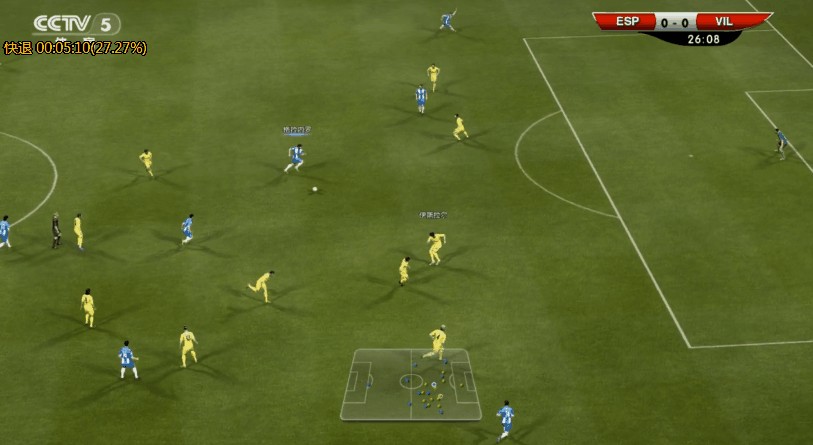813x445 pixels.
Task: Click the pitch radar minimap
Action: [410, 383]
